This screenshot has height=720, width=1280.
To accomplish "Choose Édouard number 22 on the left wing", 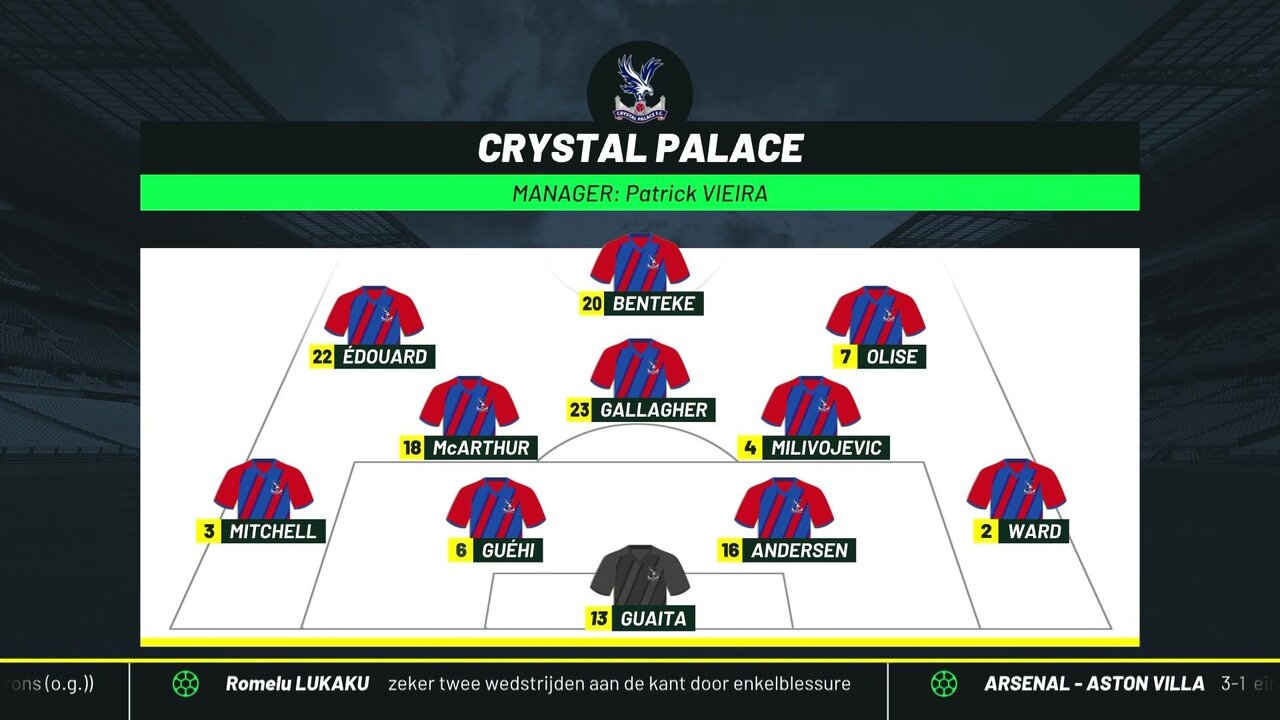I will click(x=374, y=317).
